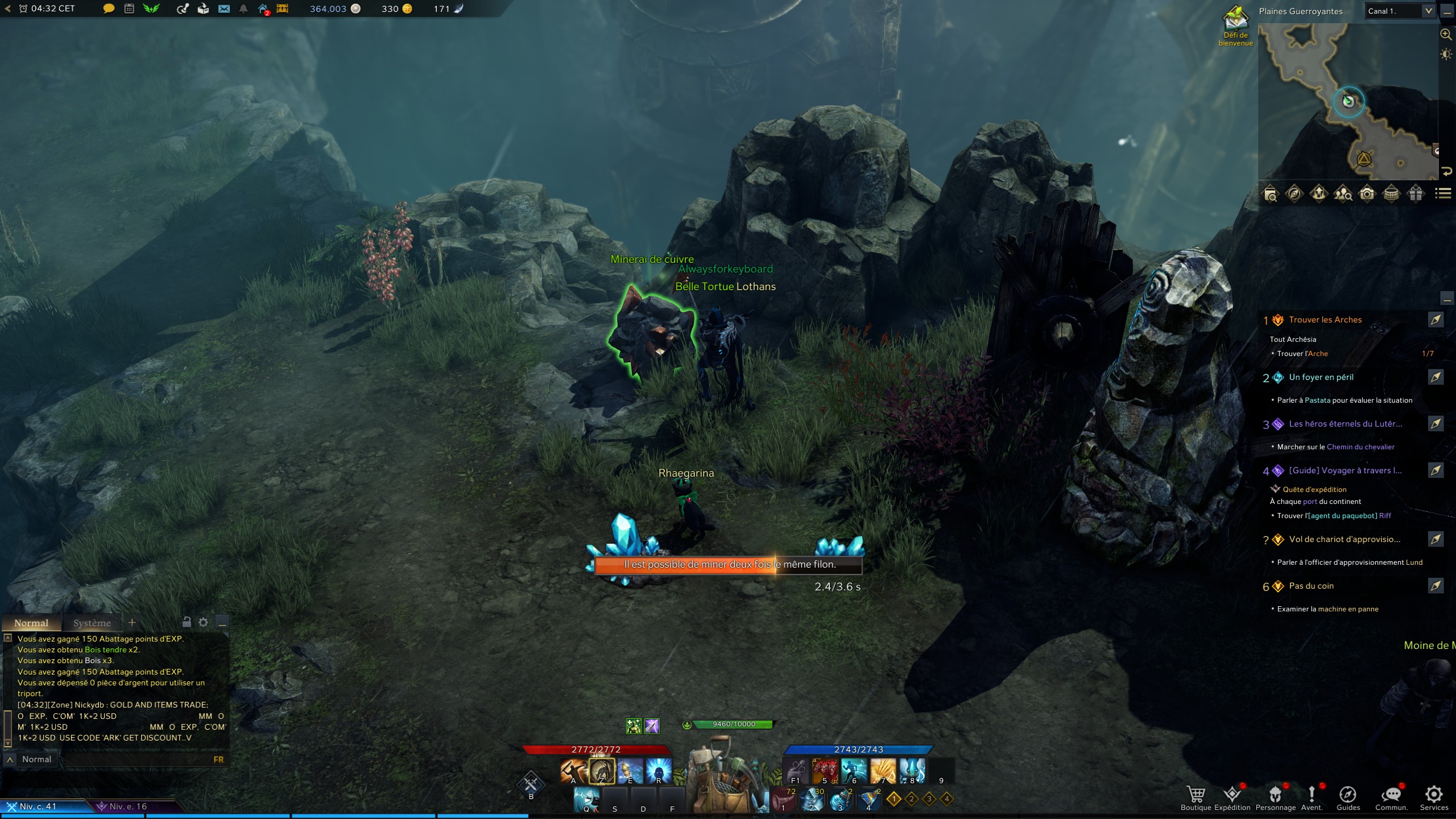This screenshot has width=1456, height=819.
Task: Add a new chat tab with plus
Action: [132, 623]
